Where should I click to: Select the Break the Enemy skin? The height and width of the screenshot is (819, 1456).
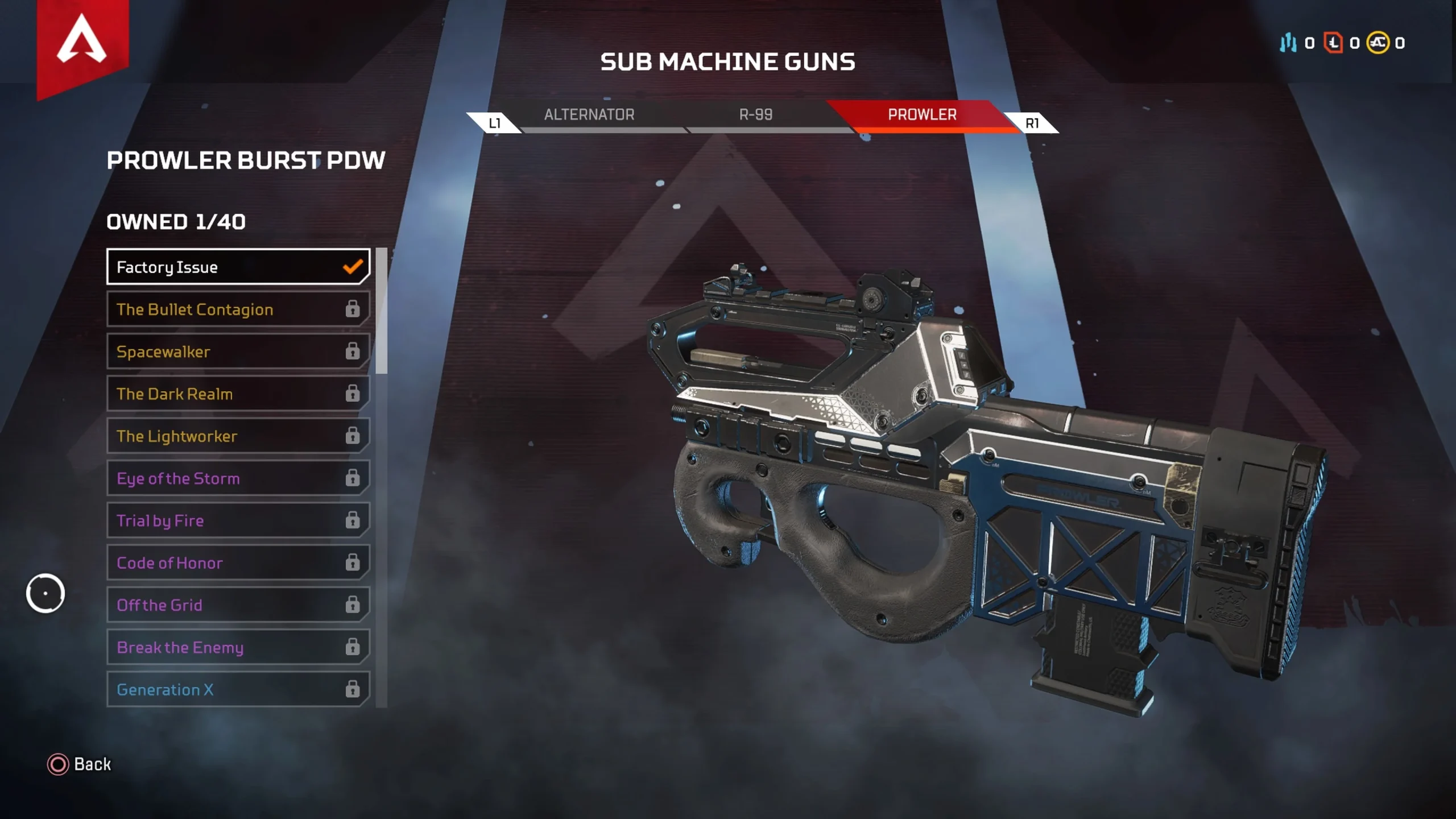[x=238, y=647]
